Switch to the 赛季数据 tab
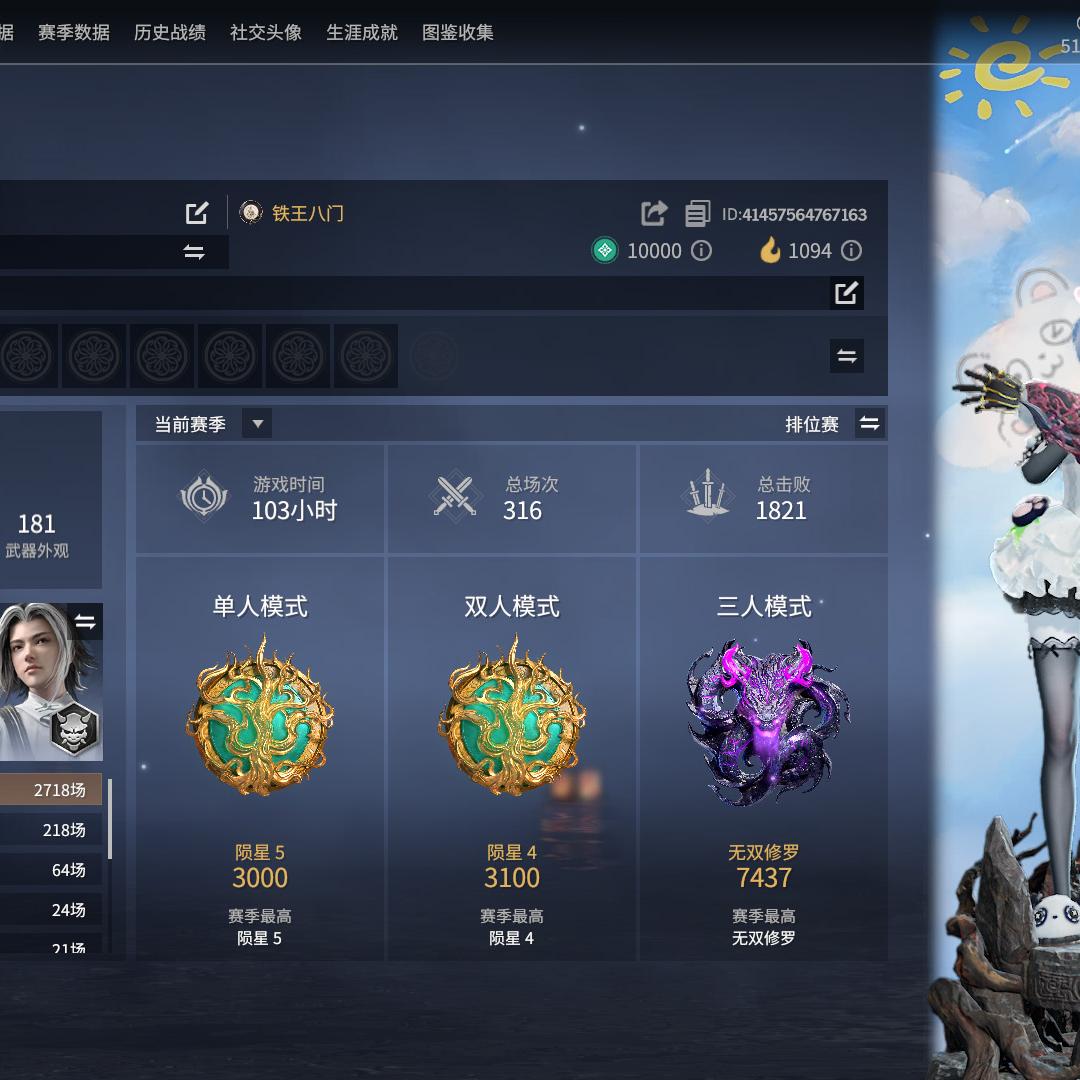This screenshot has width=1080, height=1080. pos(74,32)
